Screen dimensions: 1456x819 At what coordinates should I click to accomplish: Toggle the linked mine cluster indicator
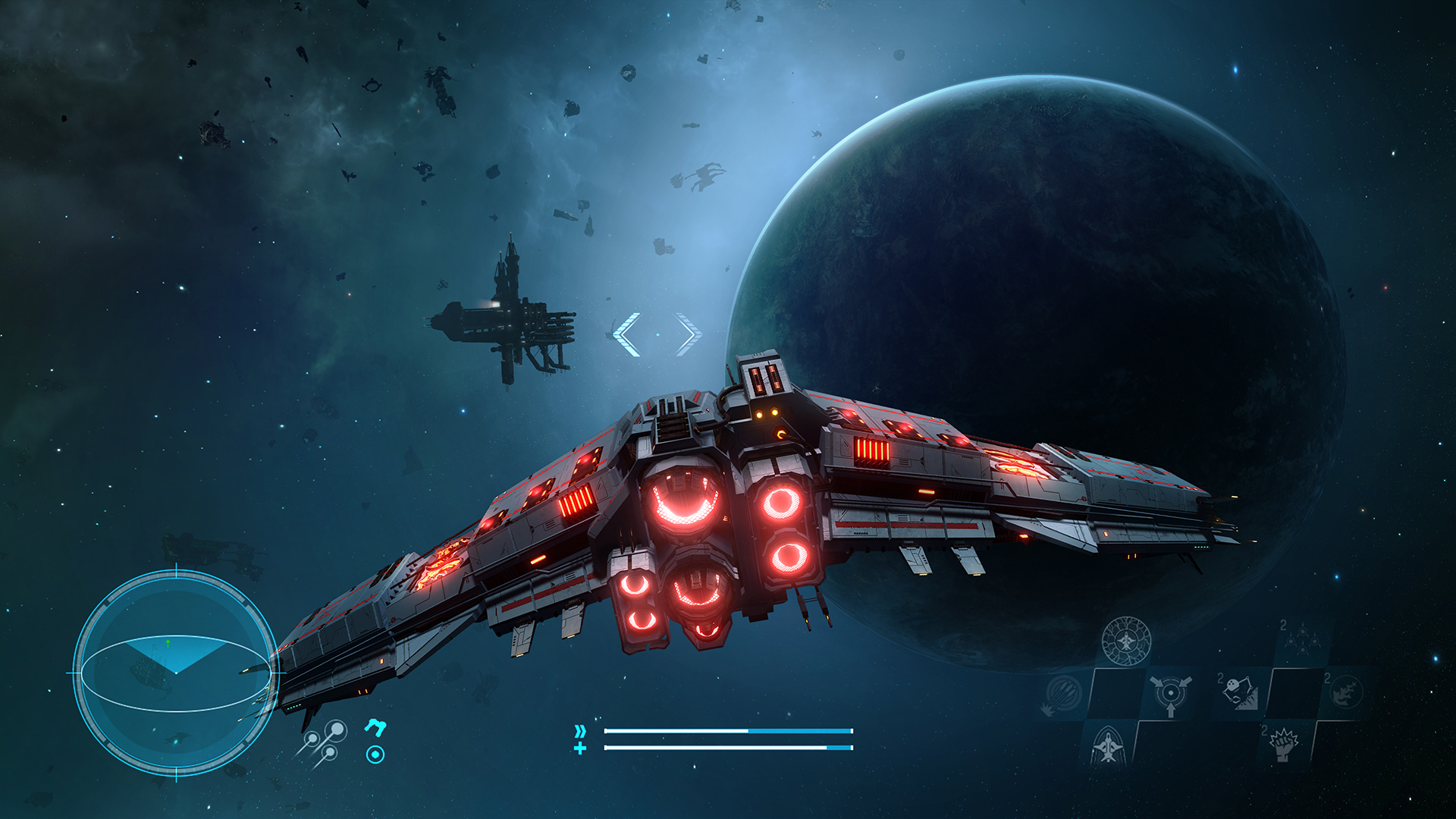323,739
